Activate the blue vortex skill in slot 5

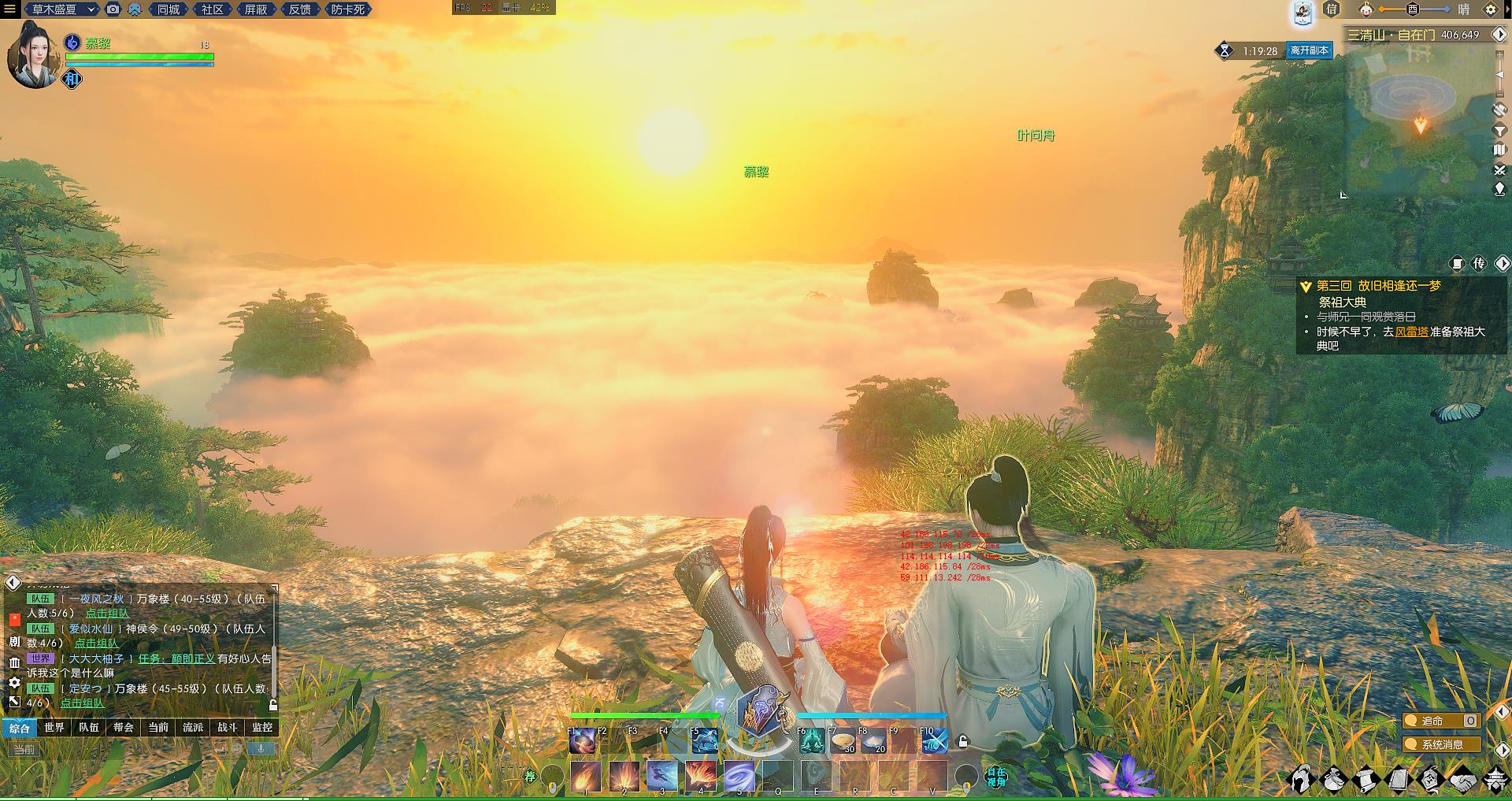(x=739, y=777)
